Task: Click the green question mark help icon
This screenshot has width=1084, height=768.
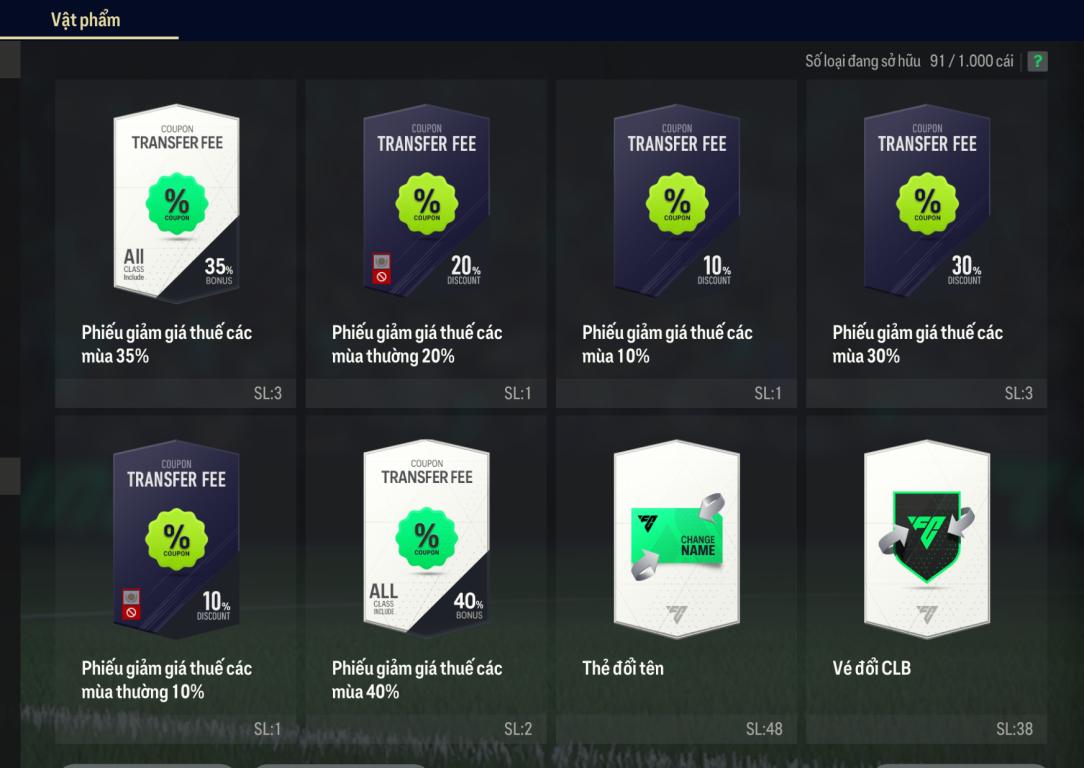Action: pos(1038,62)
